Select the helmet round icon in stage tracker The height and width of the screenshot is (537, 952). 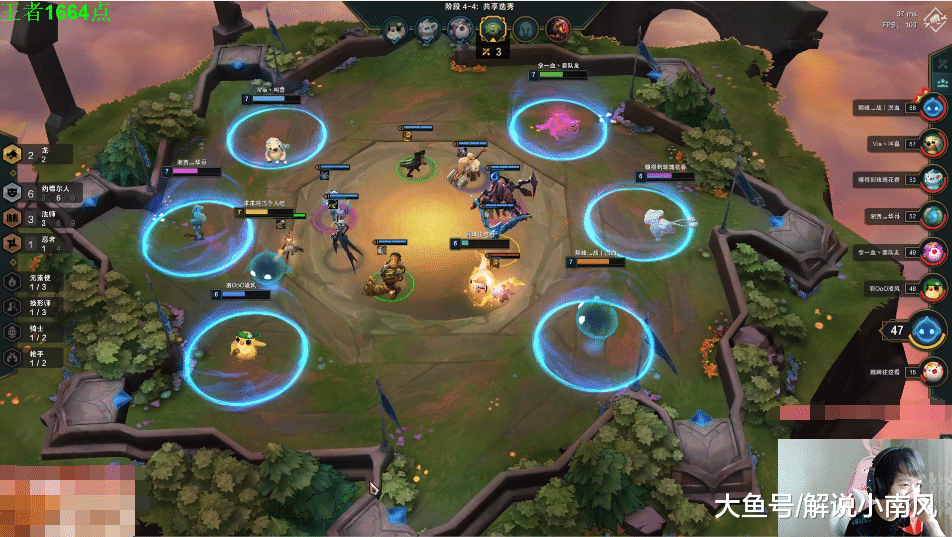[x=525, y=28]
